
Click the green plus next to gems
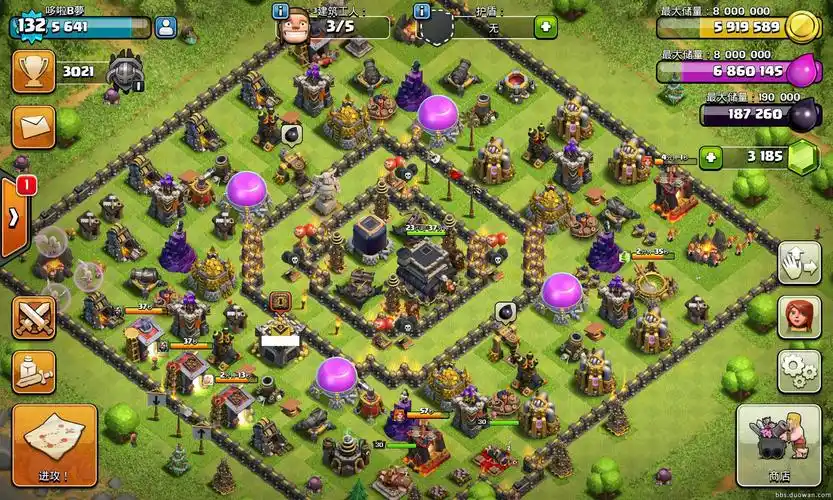(x=710, y=157)
